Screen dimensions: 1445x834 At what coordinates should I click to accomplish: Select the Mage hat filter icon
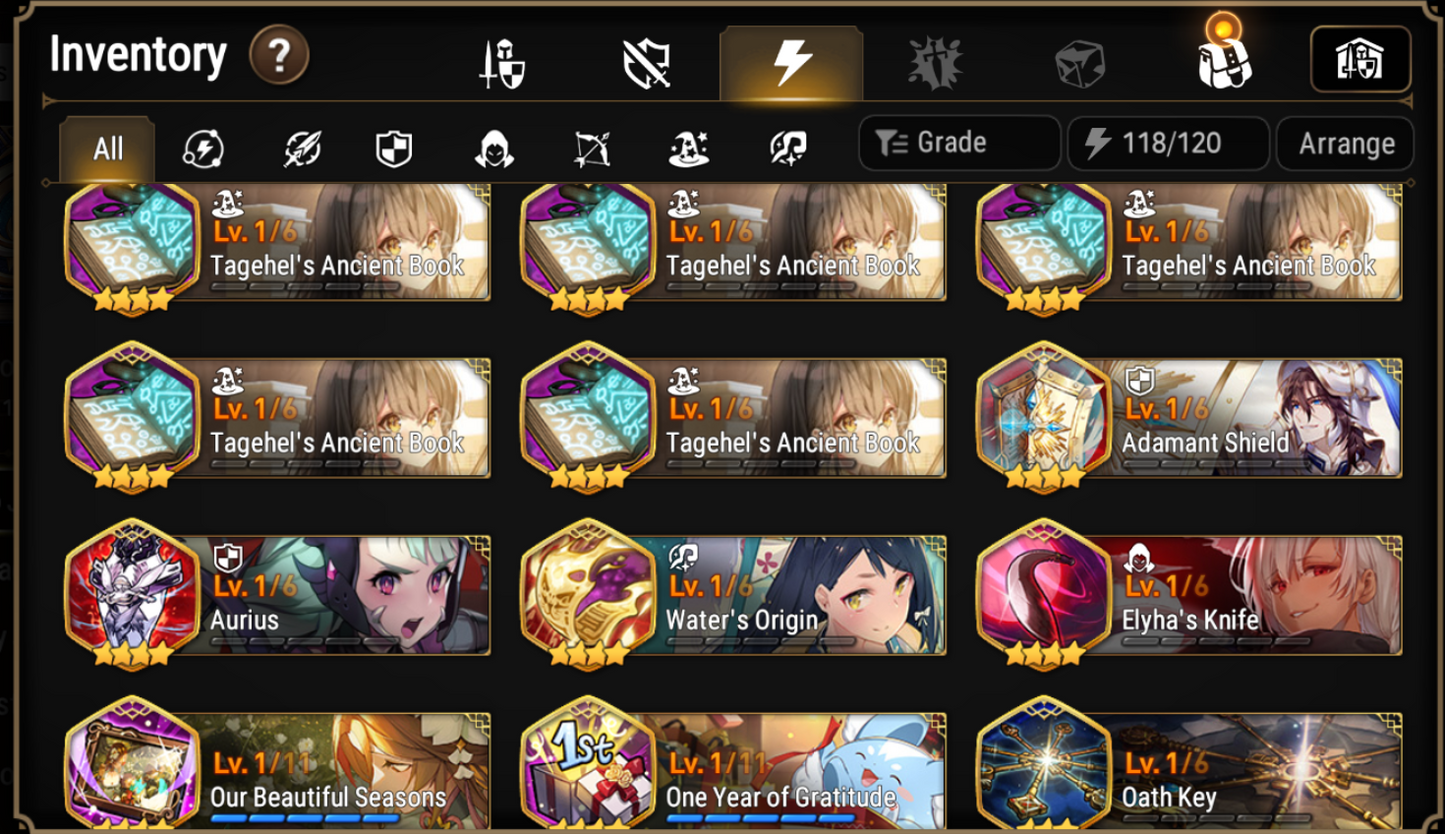pos(688,145)
